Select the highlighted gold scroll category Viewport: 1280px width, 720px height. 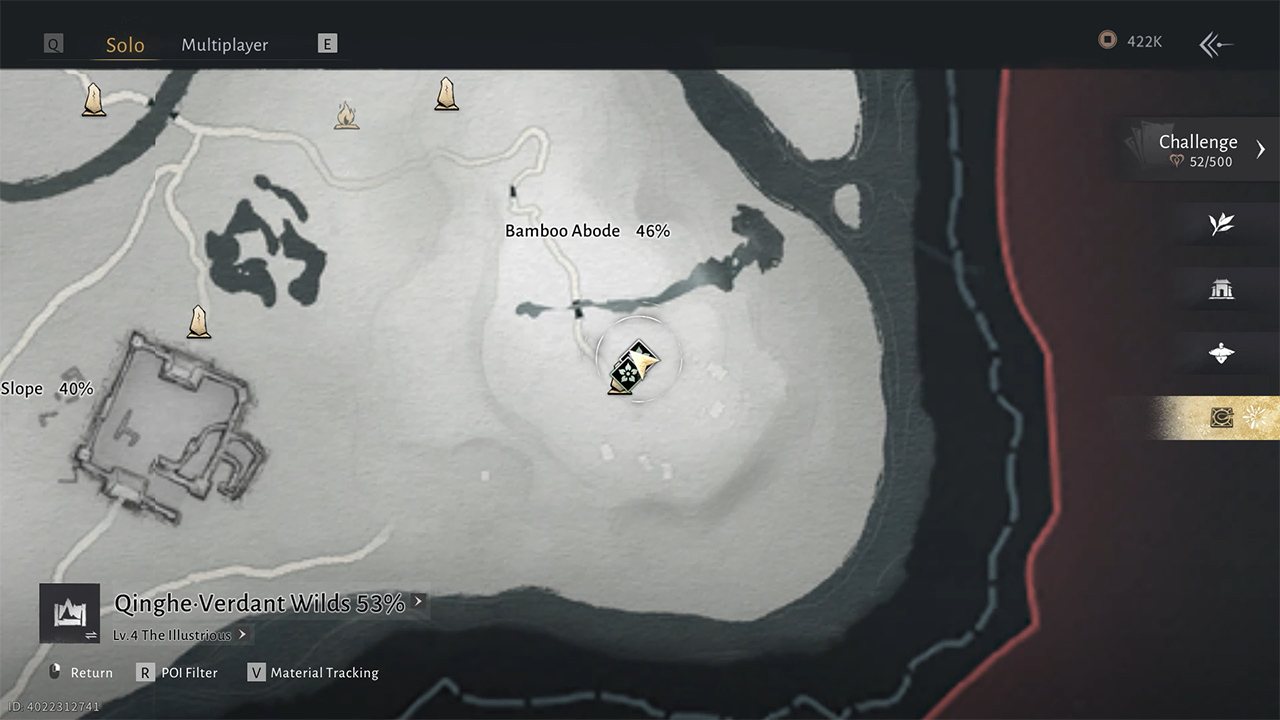pyautogui.click(x=1221, y=418)
